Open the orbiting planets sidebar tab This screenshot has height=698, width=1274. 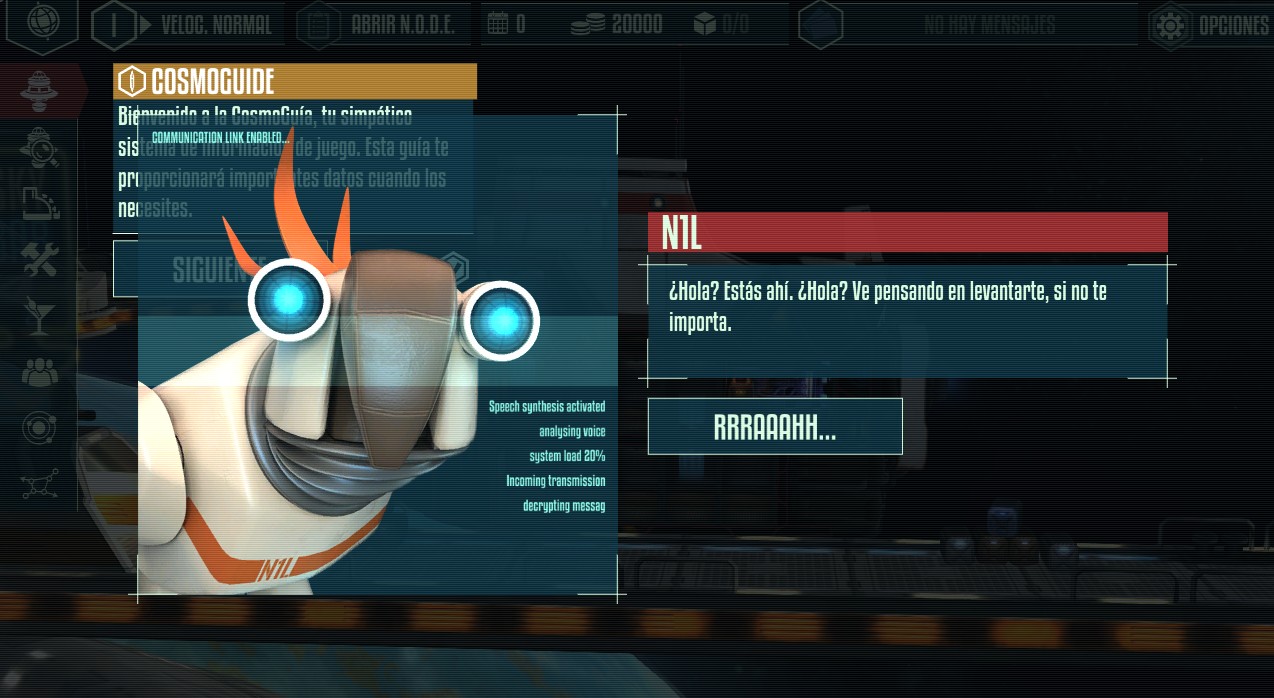tap(41, 429)
